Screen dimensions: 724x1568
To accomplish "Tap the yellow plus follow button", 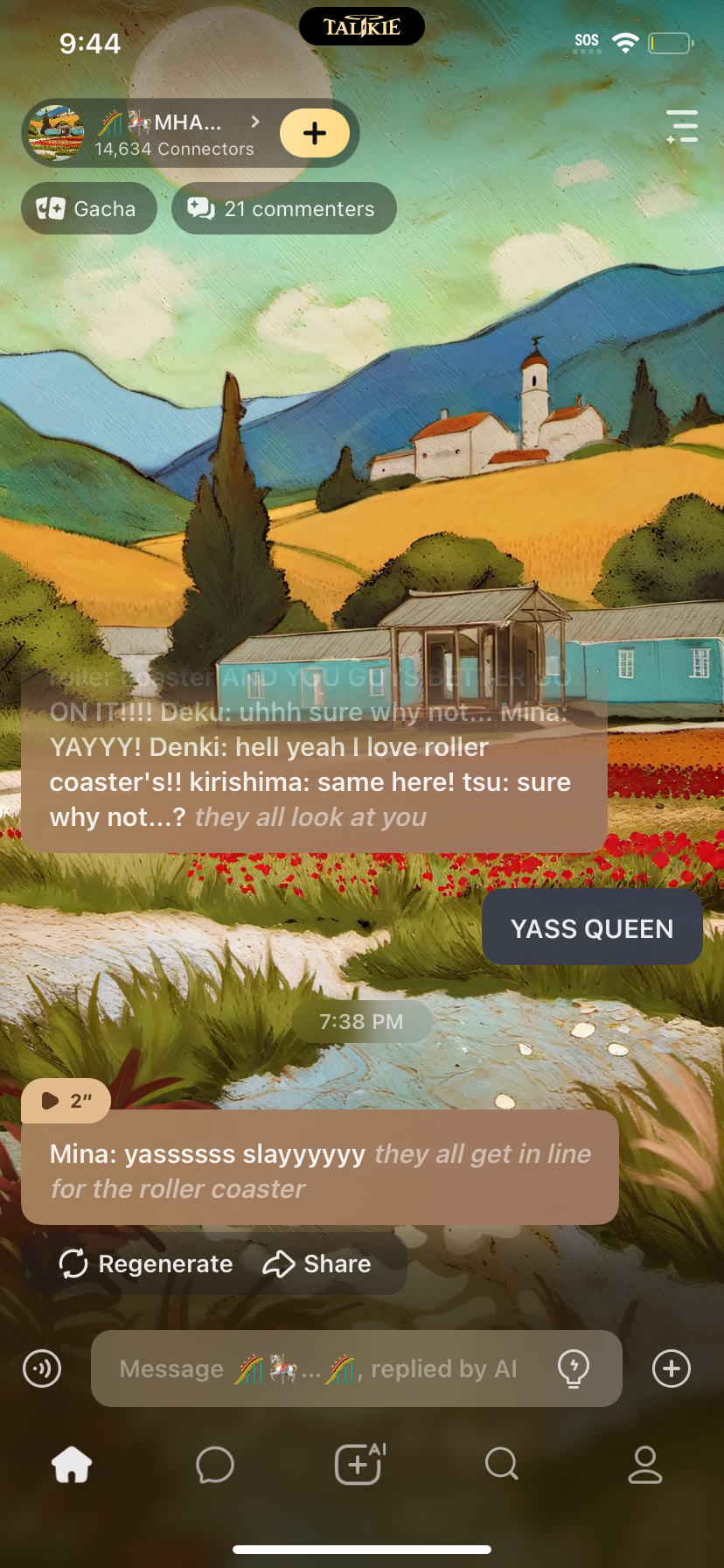I will [314, 133].
